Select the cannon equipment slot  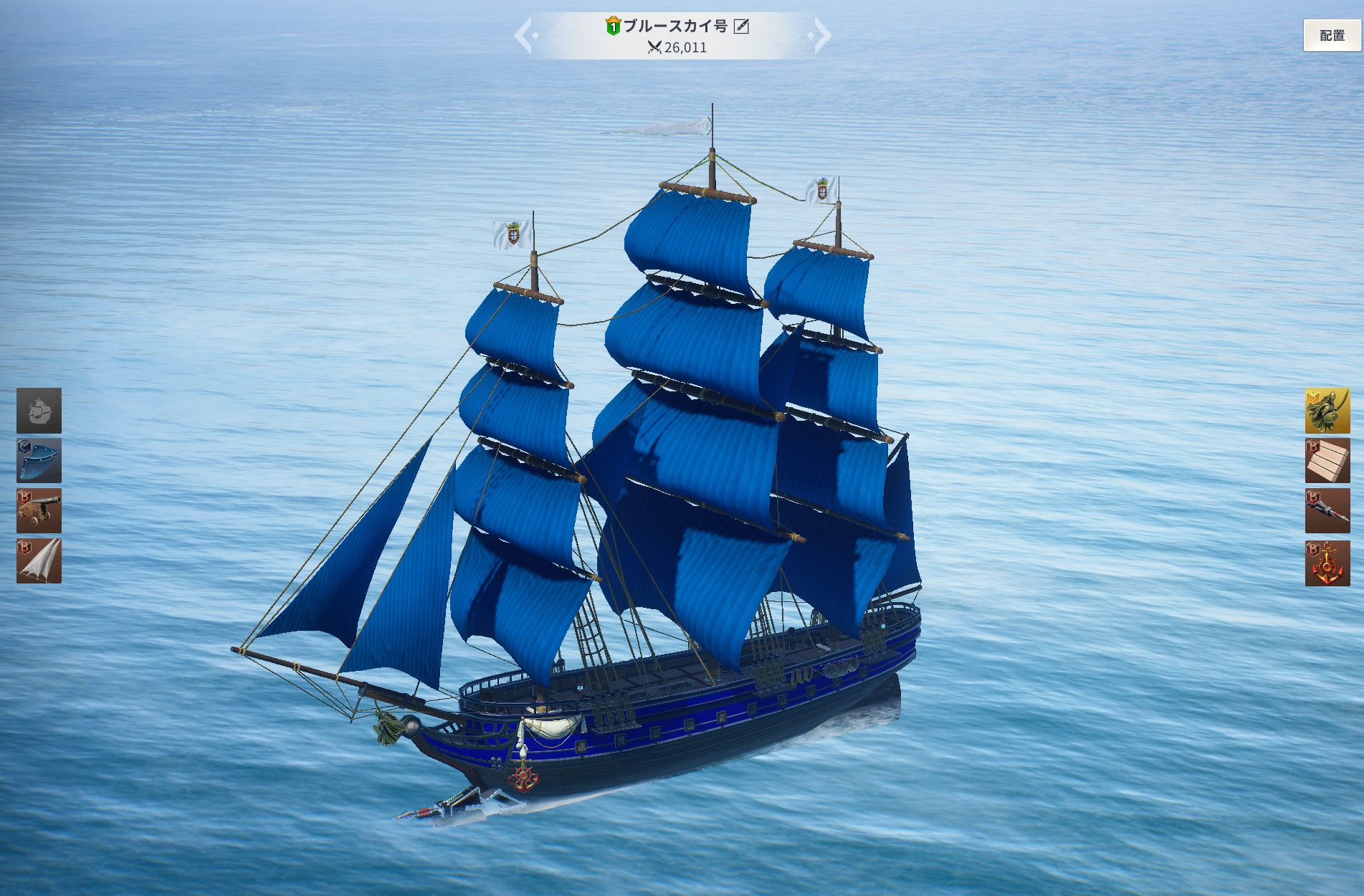(x=39, y=511)
